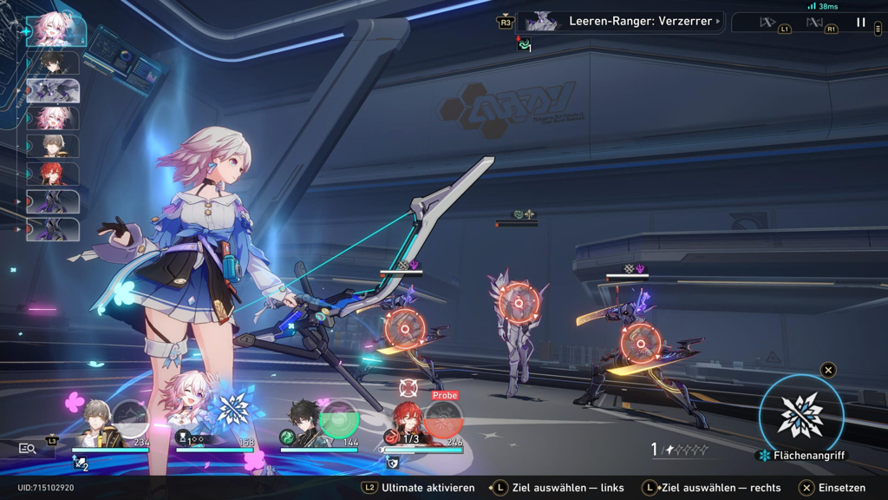The height and width of the screenshot is (500, 888).
Task: Open the battle log magnifier icon
Action: click(x=27, y=449)
